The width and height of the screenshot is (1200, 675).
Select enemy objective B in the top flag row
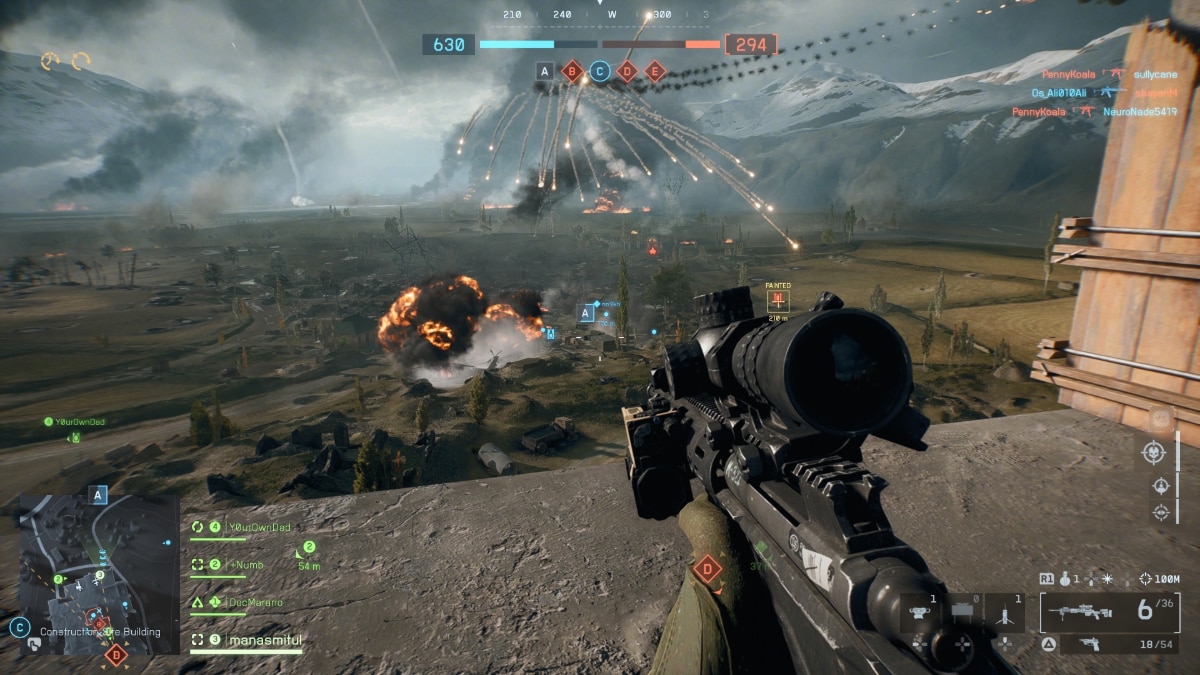(572, 71)
